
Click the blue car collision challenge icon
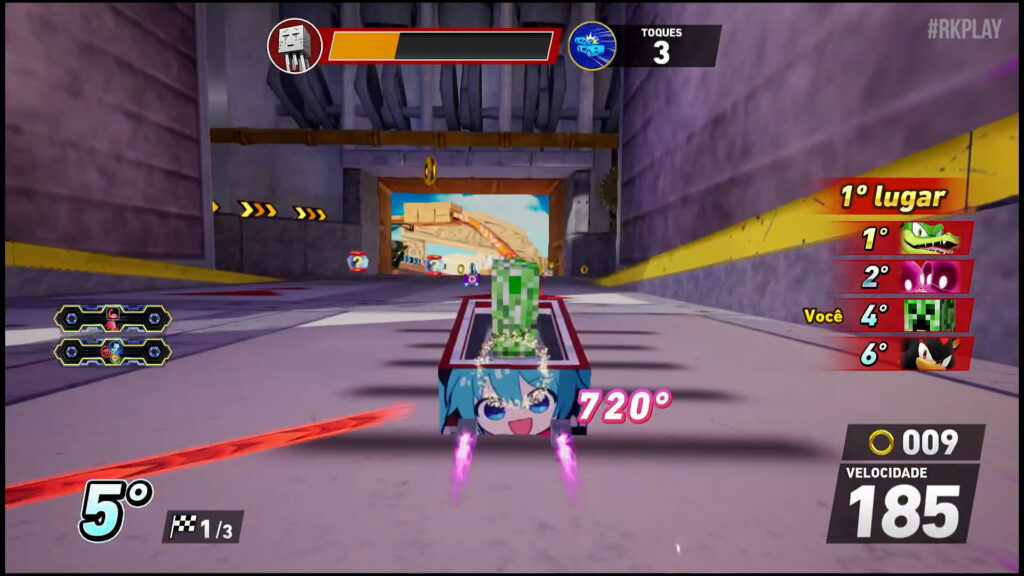coord(591,46)
